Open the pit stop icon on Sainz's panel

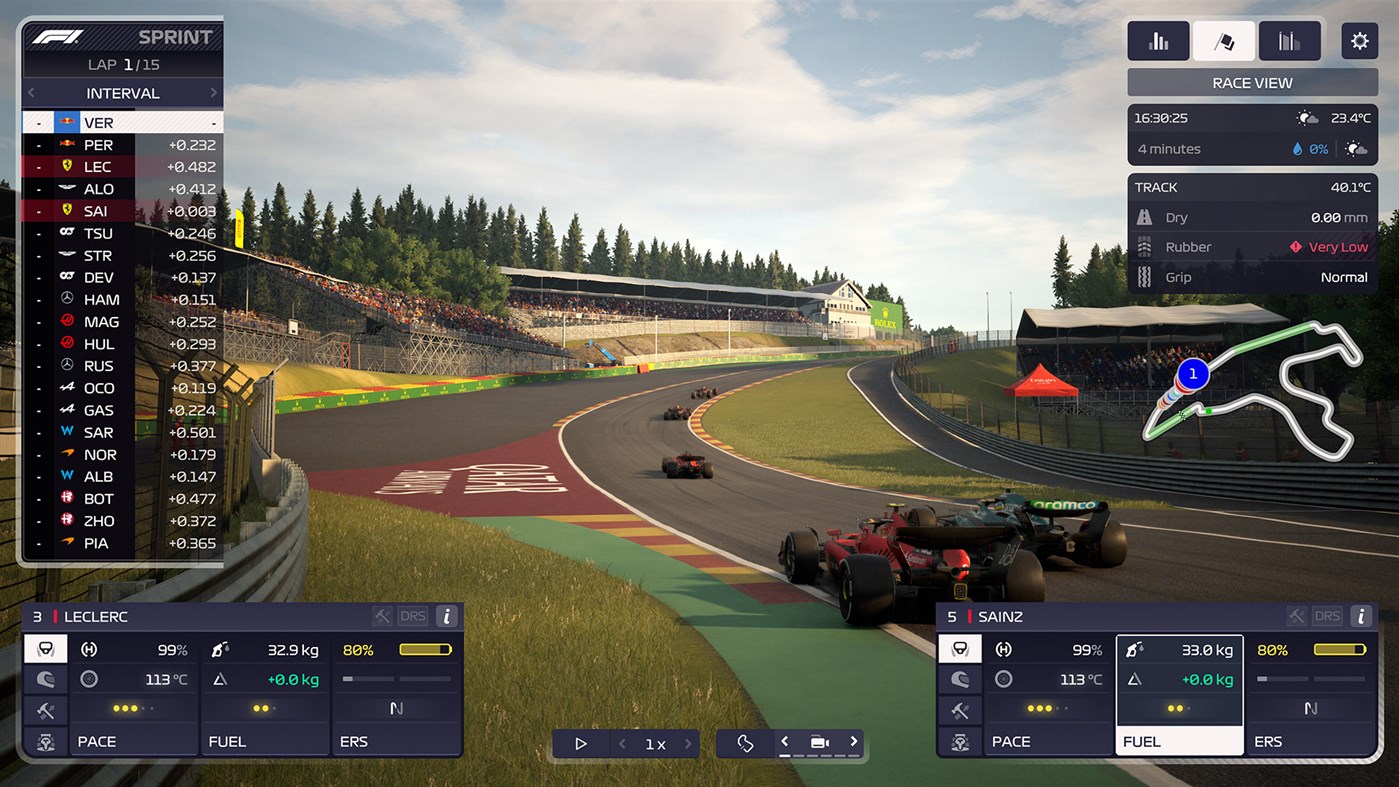click(960, 742)
